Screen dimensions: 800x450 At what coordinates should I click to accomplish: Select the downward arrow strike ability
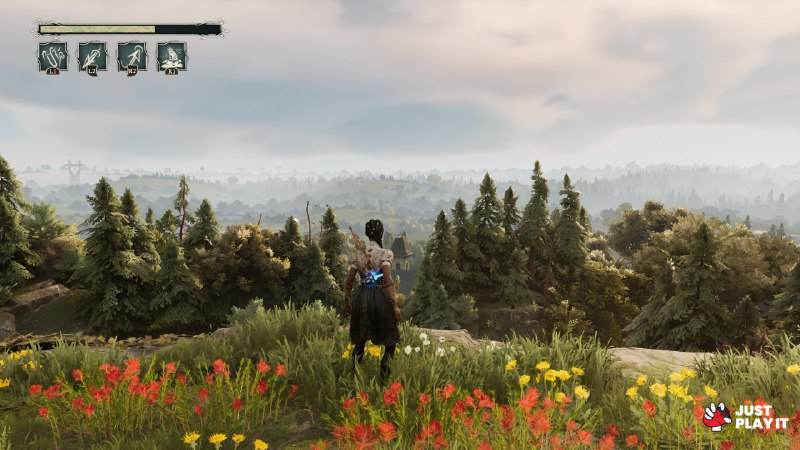click(x=92, y=56)
